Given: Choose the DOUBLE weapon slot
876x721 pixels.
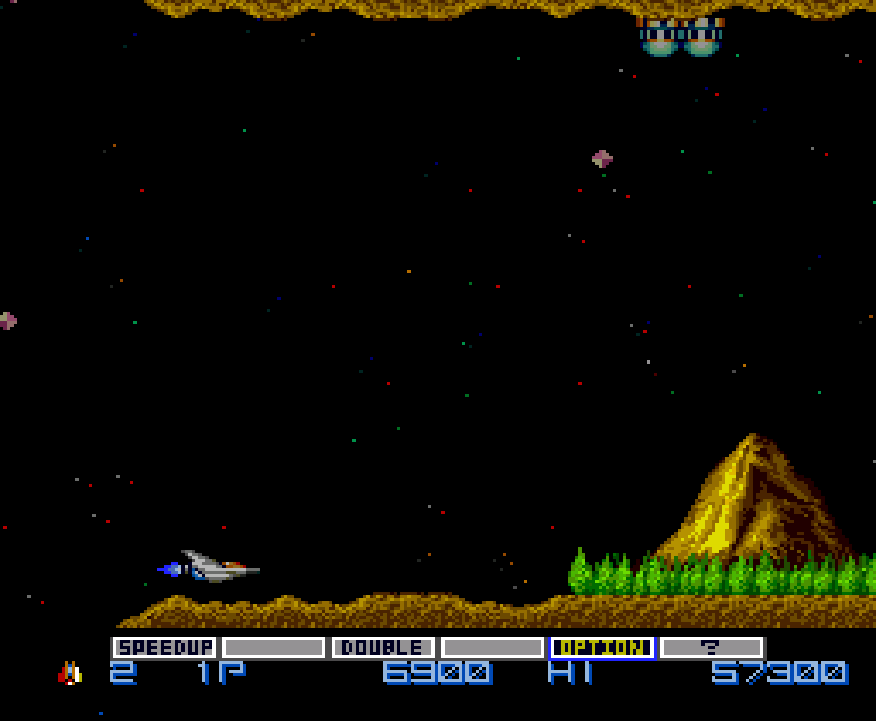Looking at the screenshot, I should [x=383, y=648].
